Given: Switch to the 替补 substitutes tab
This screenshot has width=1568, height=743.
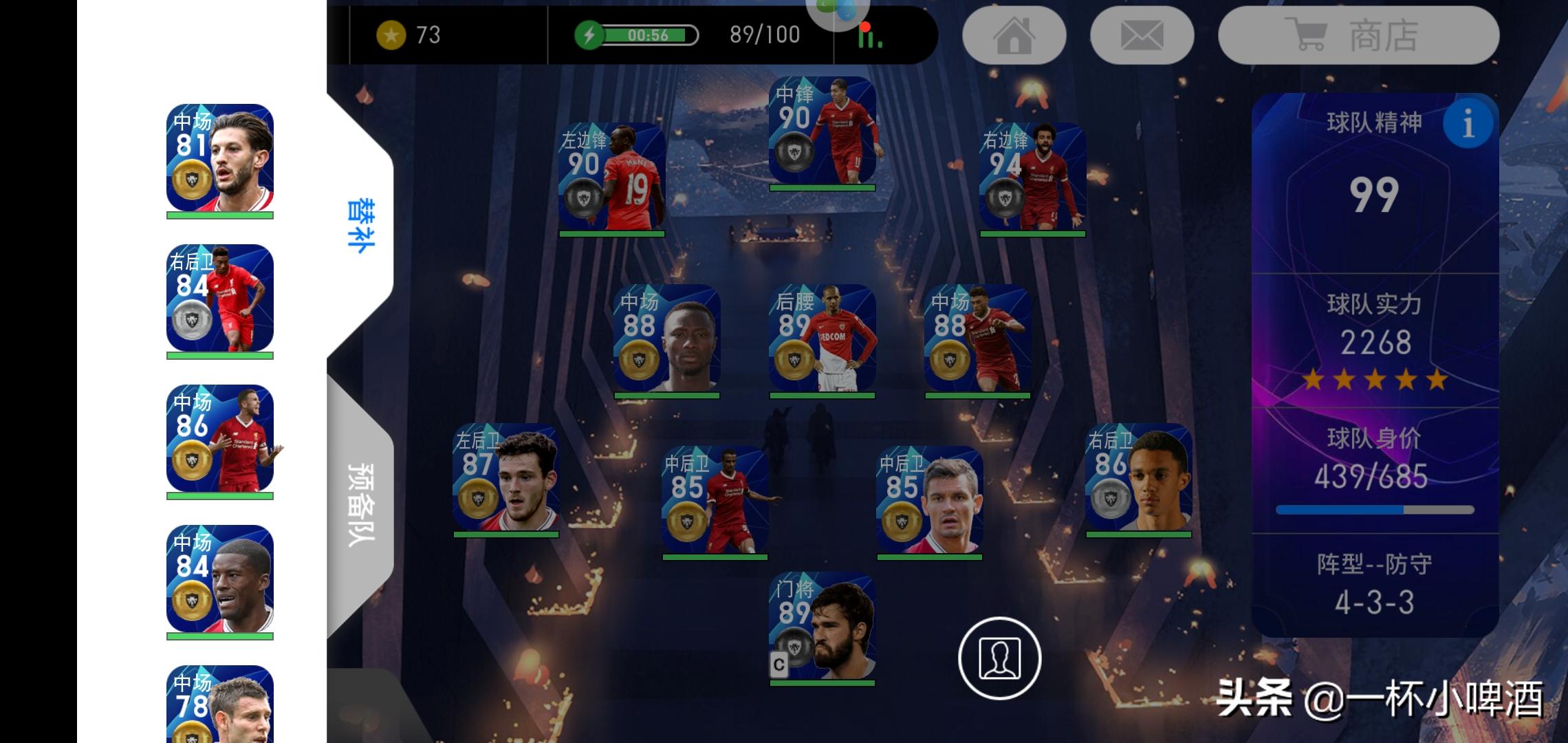Looking at the screenshot, I should pos(360,226).
